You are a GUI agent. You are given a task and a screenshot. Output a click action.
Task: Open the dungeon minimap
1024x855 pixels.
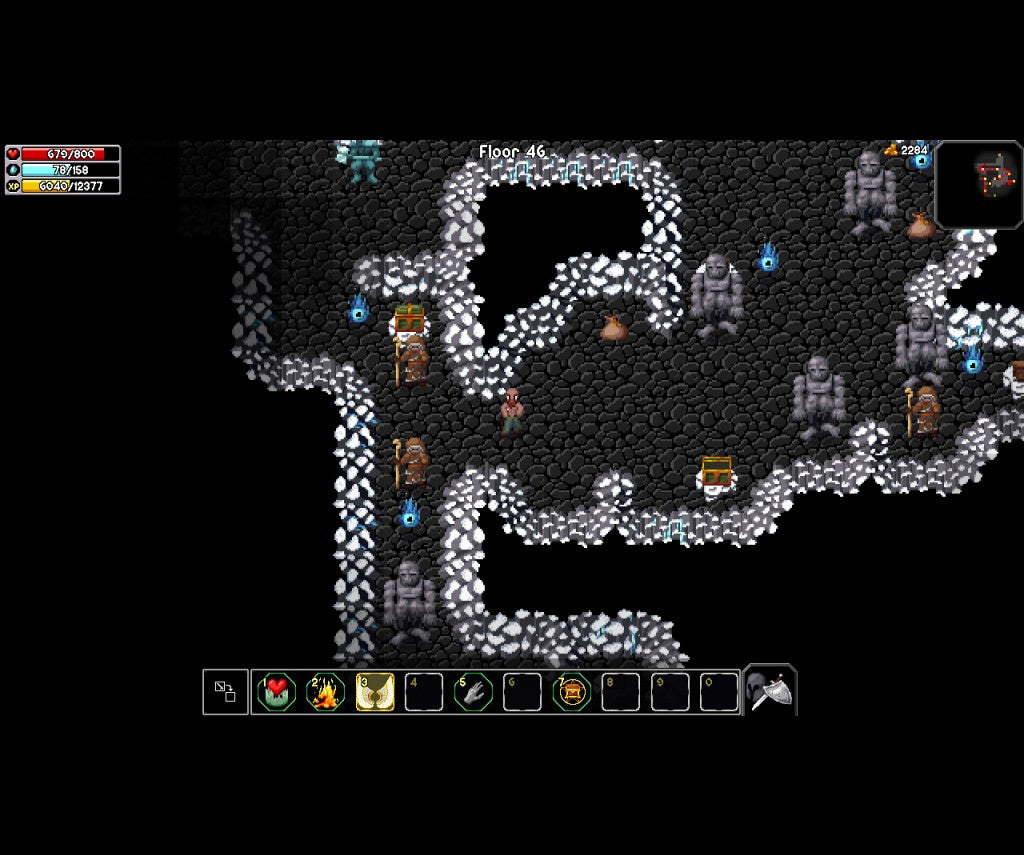click(979, 185)
